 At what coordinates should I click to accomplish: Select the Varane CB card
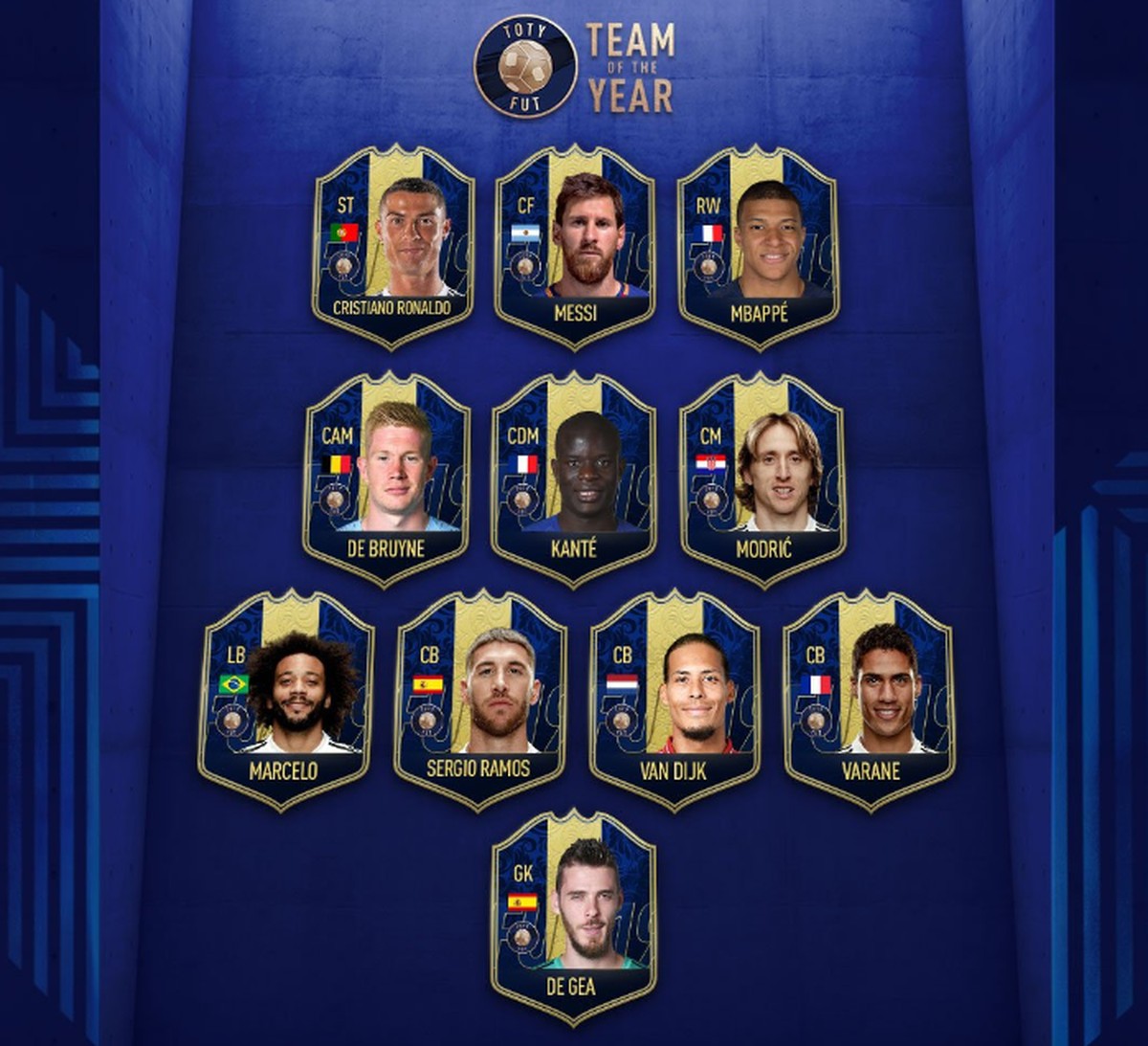869,701
